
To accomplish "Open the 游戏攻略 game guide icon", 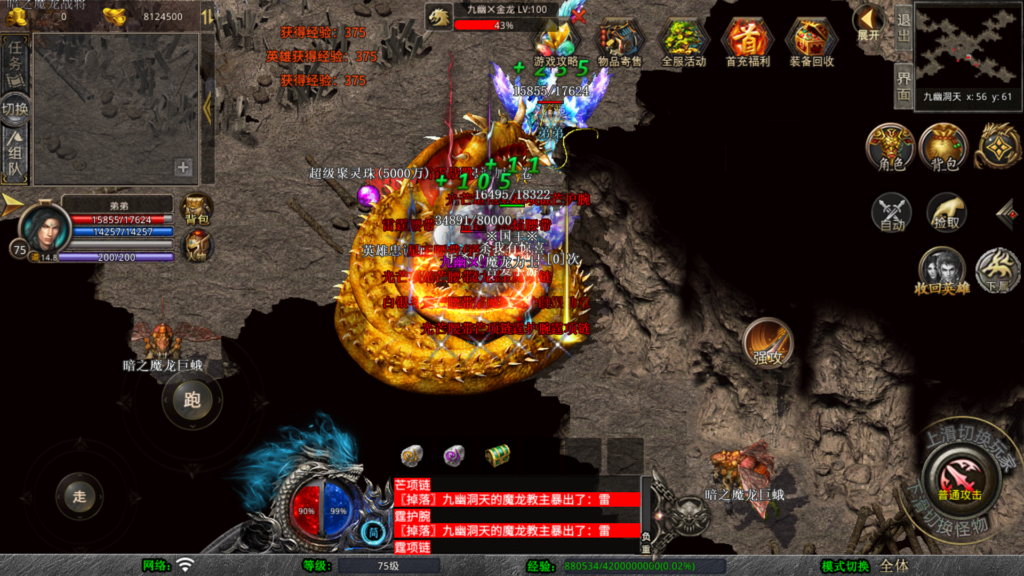I will pyautogui.click(x=557, y=41).
